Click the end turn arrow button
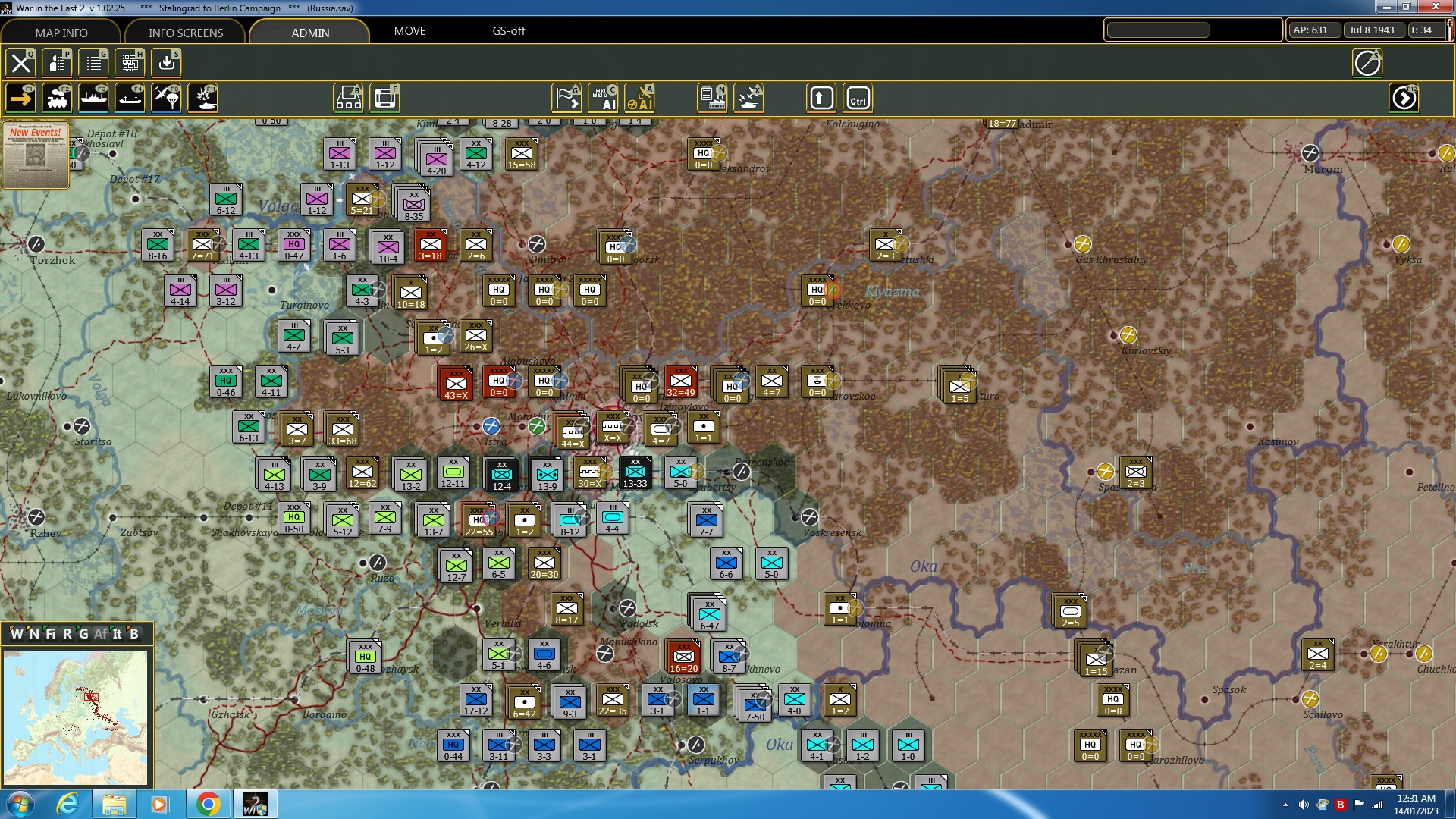 1404,98
